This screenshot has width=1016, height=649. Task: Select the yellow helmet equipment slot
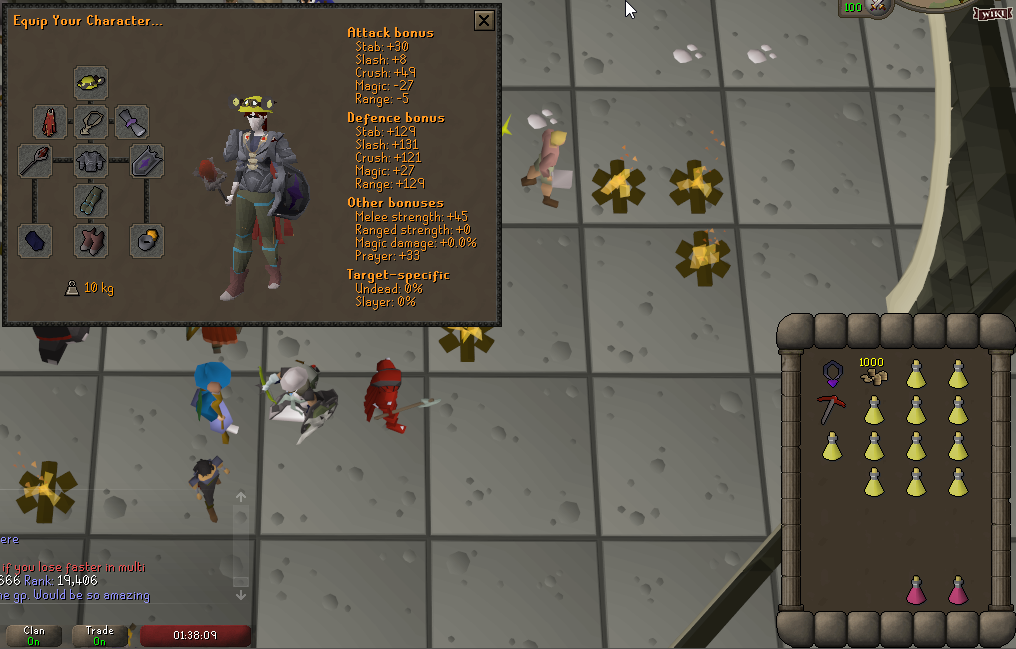91,82
